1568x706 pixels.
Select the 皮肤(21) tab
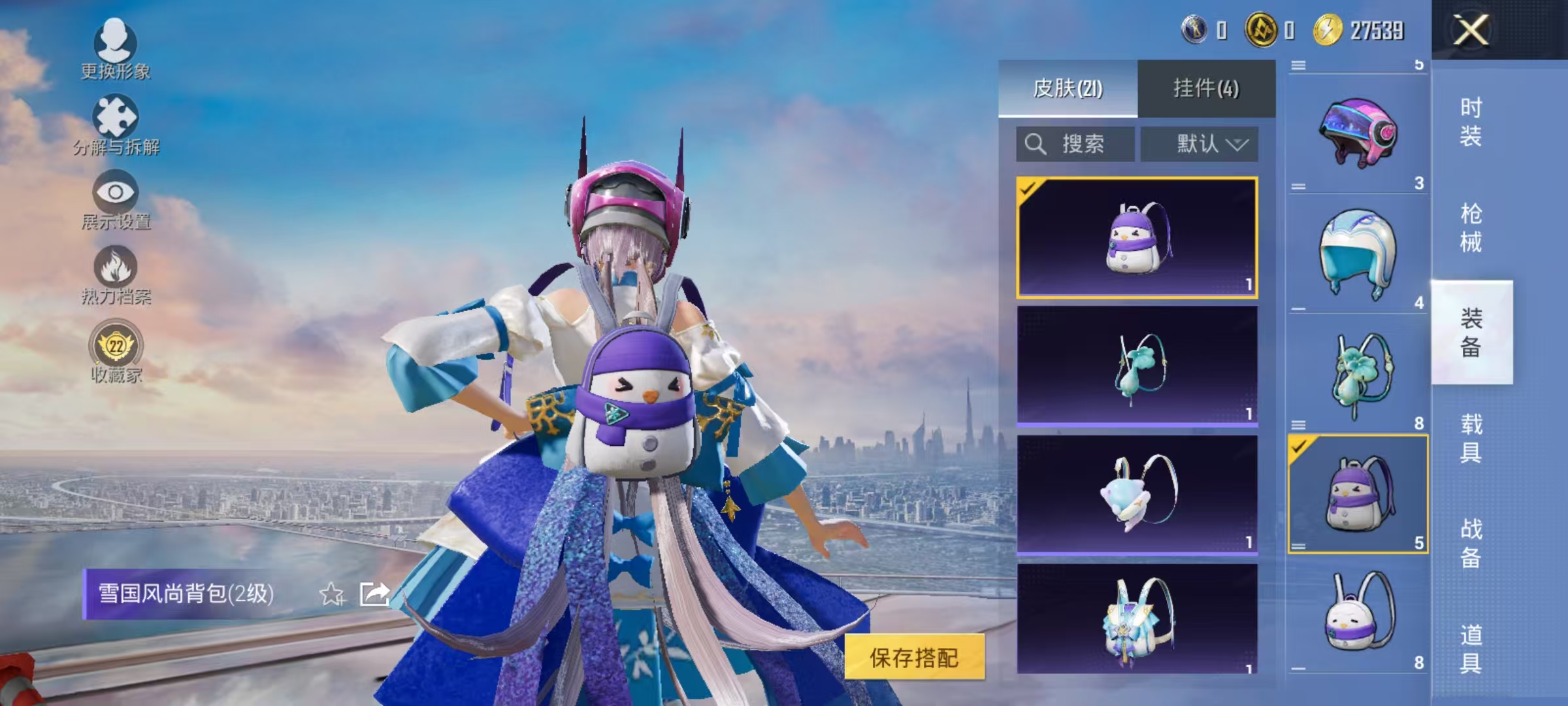point(1069,88)
